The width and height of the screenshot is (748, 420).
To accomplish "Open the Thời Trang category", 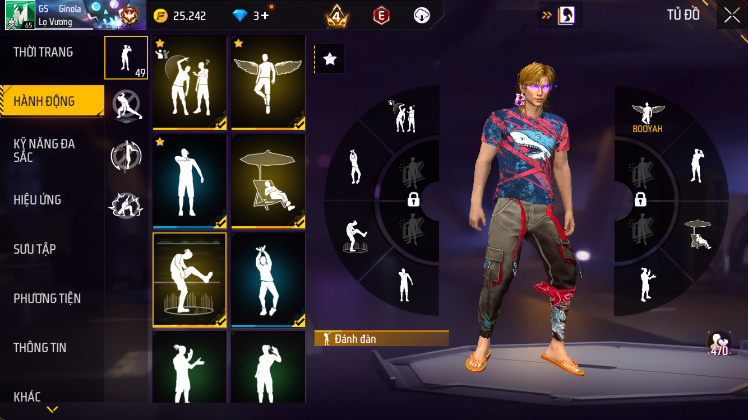I will tap(43, 52).
